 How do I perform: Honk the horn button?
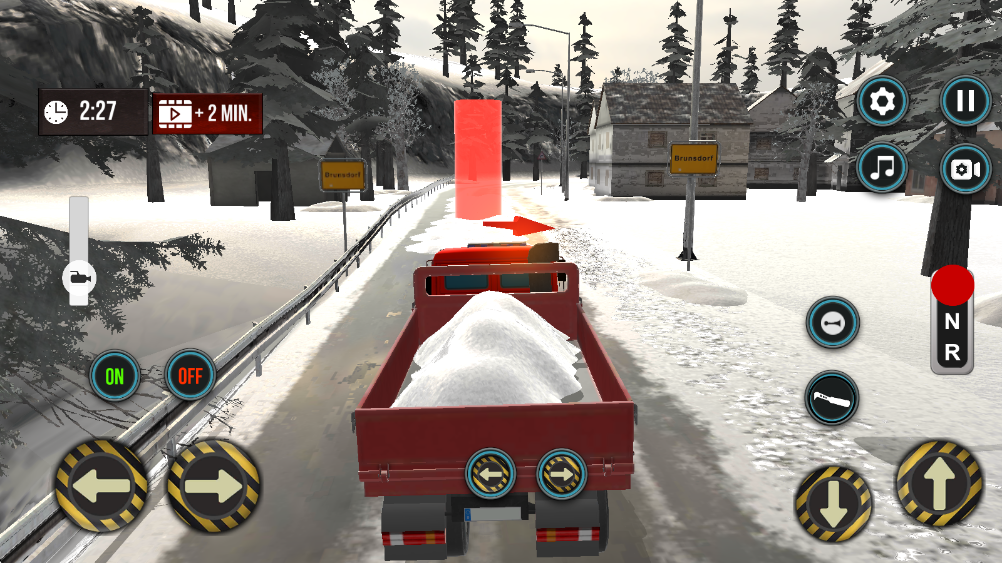click(x=832, y=323)
